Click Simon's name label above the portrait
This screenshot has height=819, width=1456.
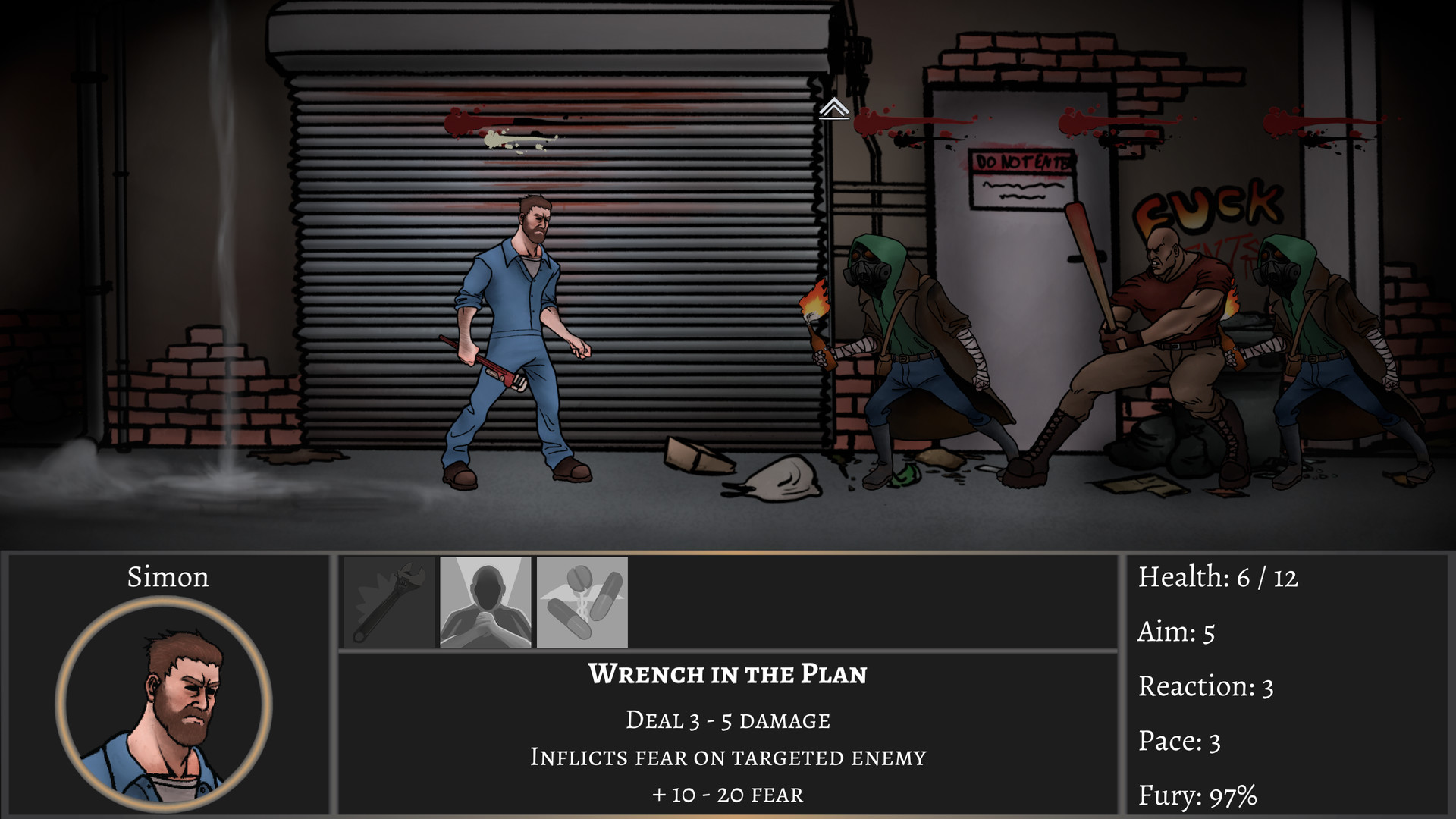click(168, 579)
